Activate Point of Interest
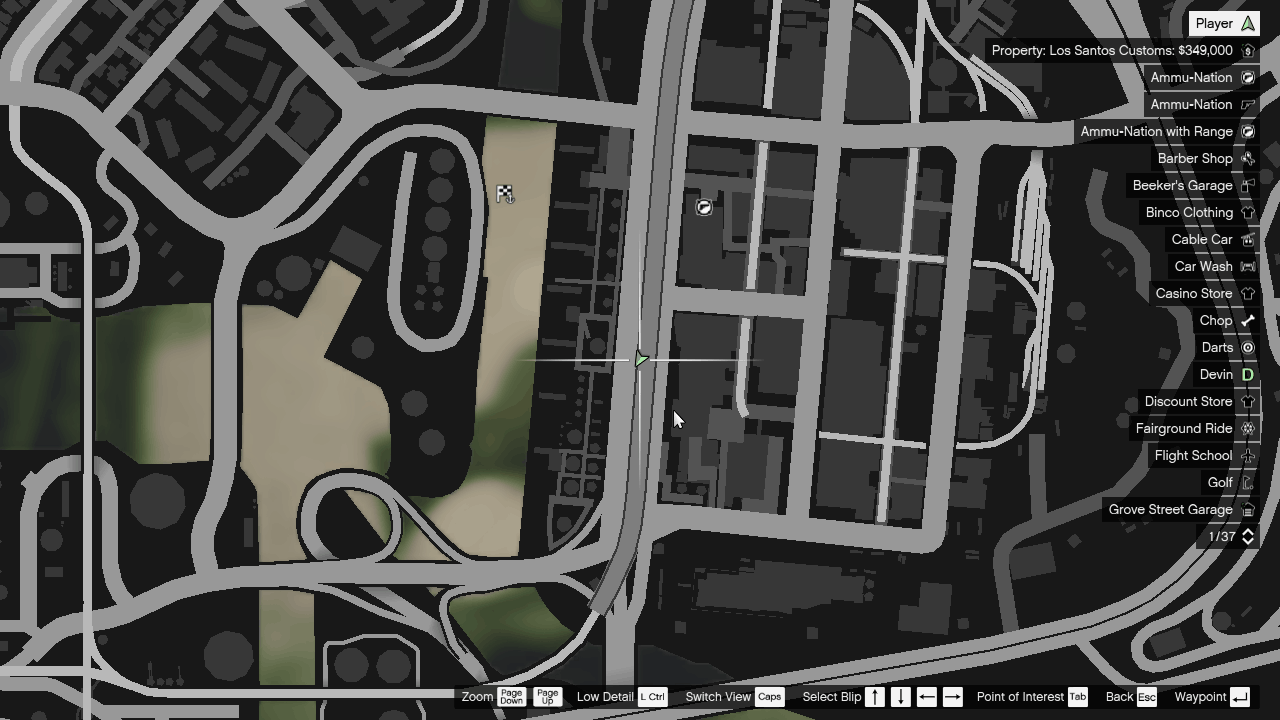 click(1078, 696)
